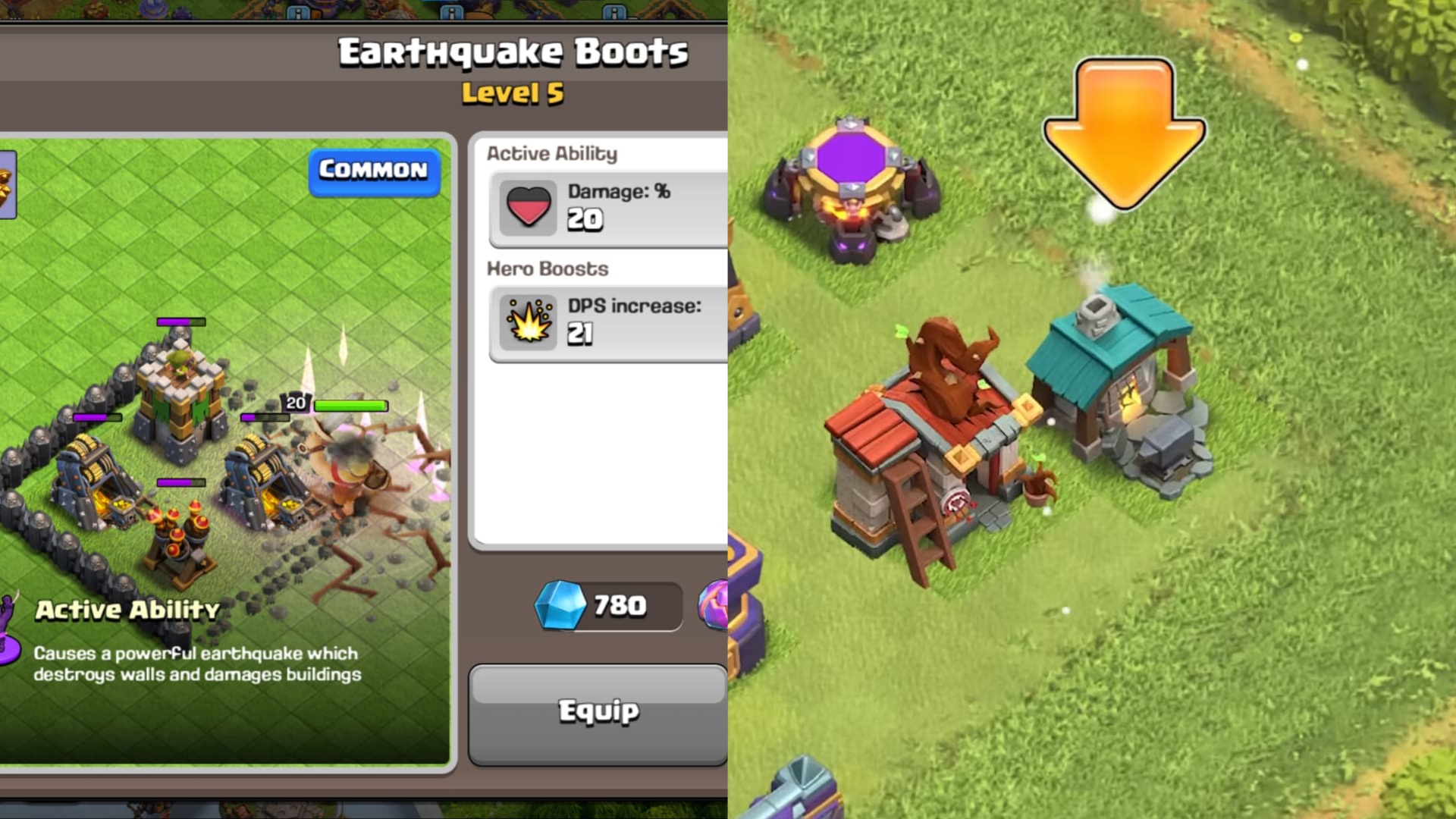Click the Earthquake Boots title banner
The width and height of the screenshot is (1456, 819).
(513, 52)
